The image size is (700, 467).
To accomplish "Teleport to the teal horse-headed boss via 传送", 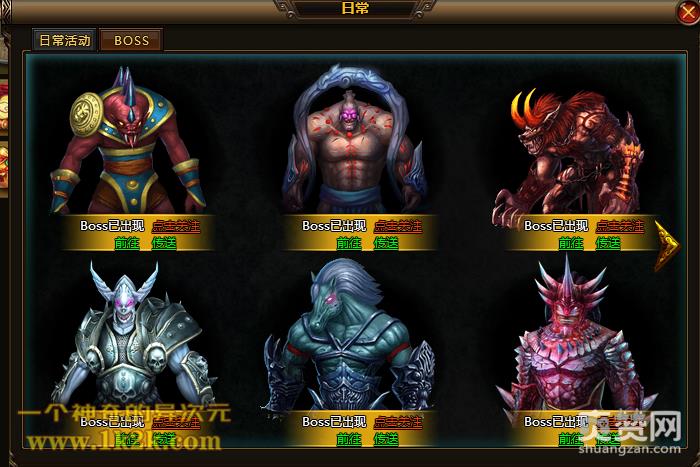I will pos(386,439).
